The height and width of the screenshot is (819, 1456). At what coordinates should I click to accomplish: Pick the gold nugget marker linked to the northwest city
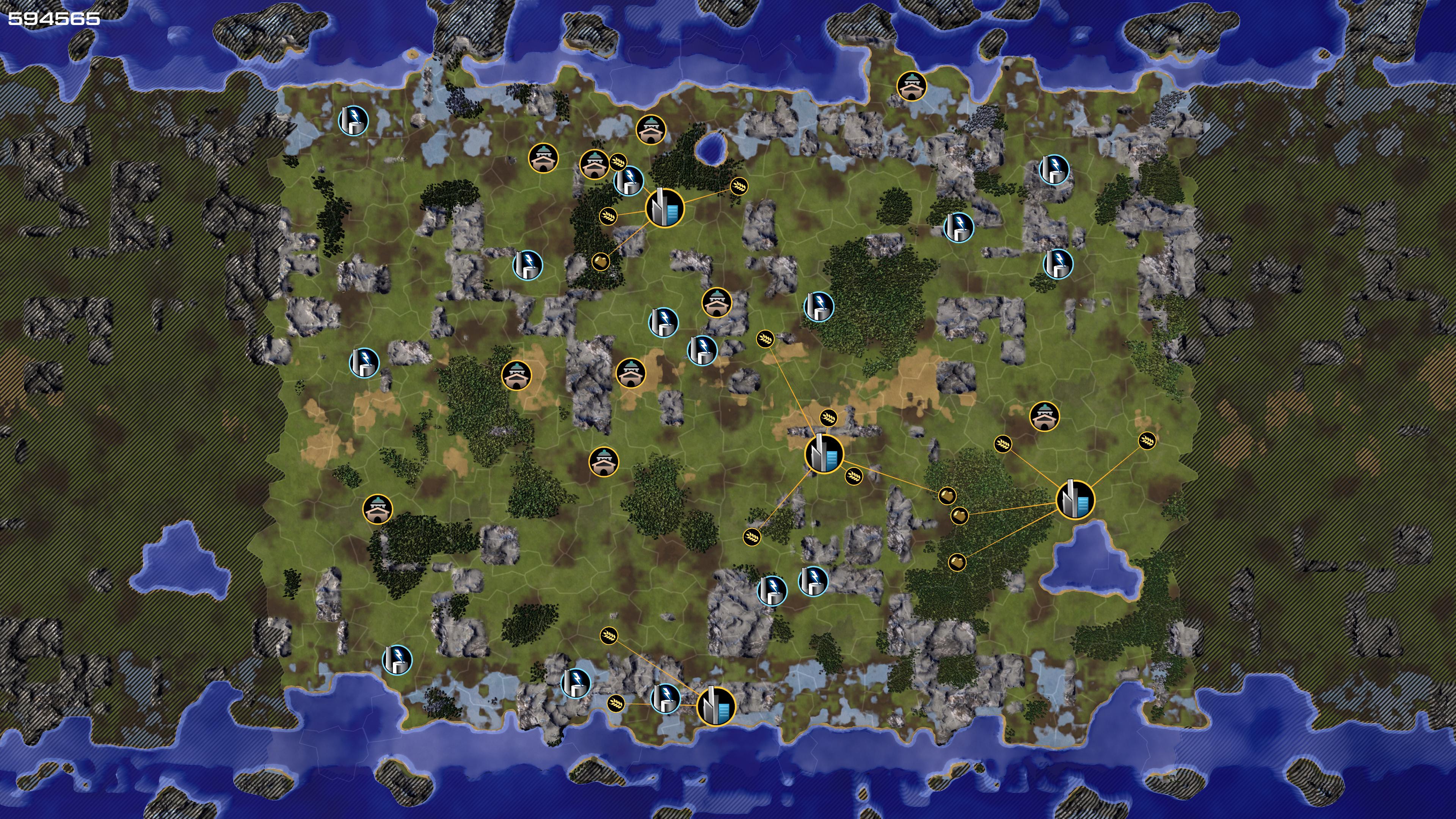point(601,262)
